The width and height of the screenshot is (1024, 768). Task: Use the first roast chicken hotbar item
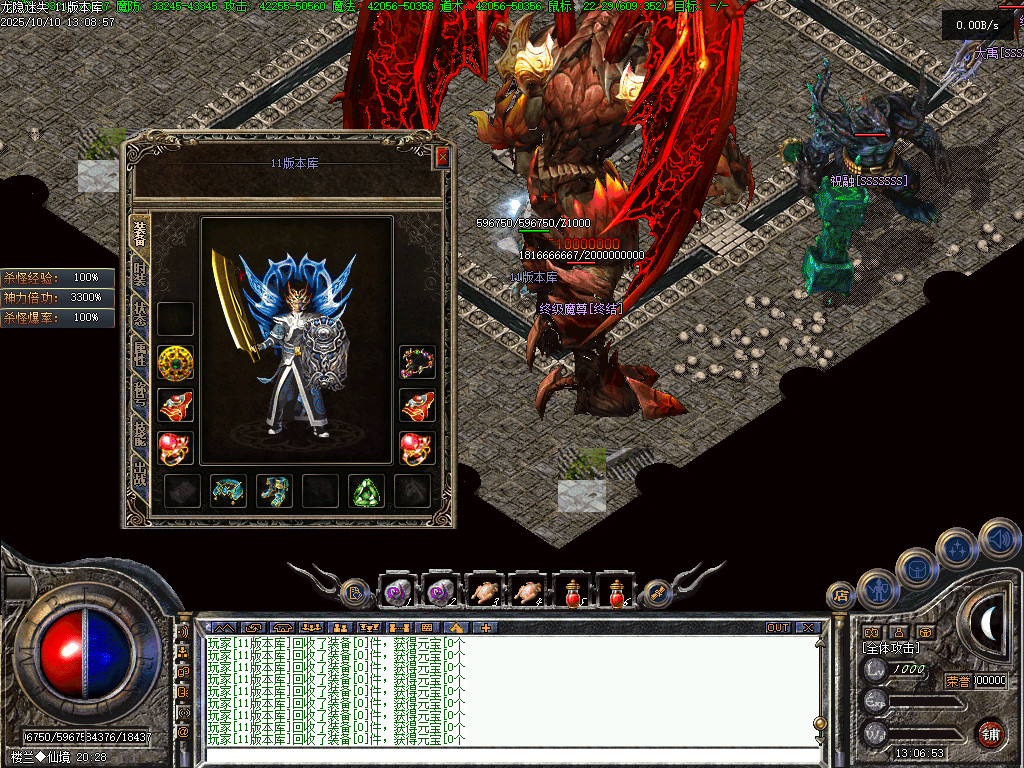coord(484,592)
